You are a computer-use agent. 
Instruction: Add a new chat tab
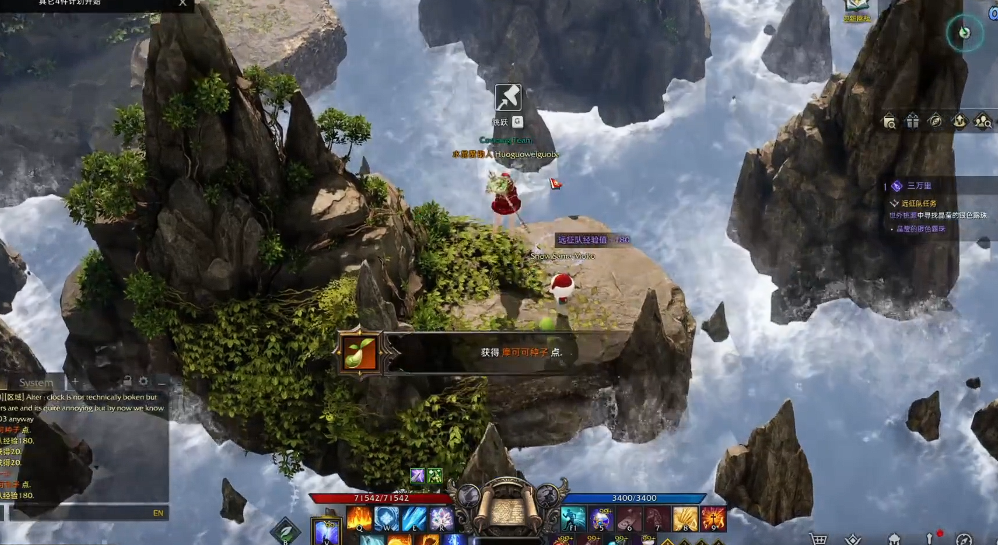(74, 382)
